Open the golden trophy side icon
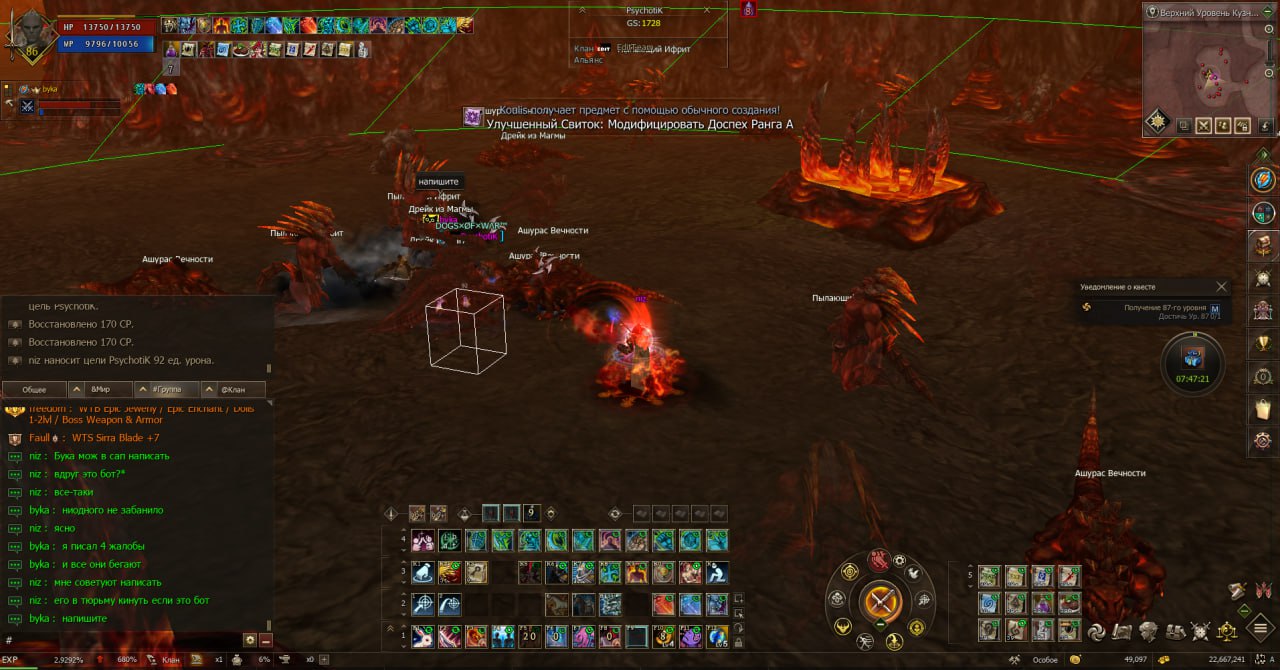The width and height of the screenshot is (1280, 670). (x=1262, y=343)
